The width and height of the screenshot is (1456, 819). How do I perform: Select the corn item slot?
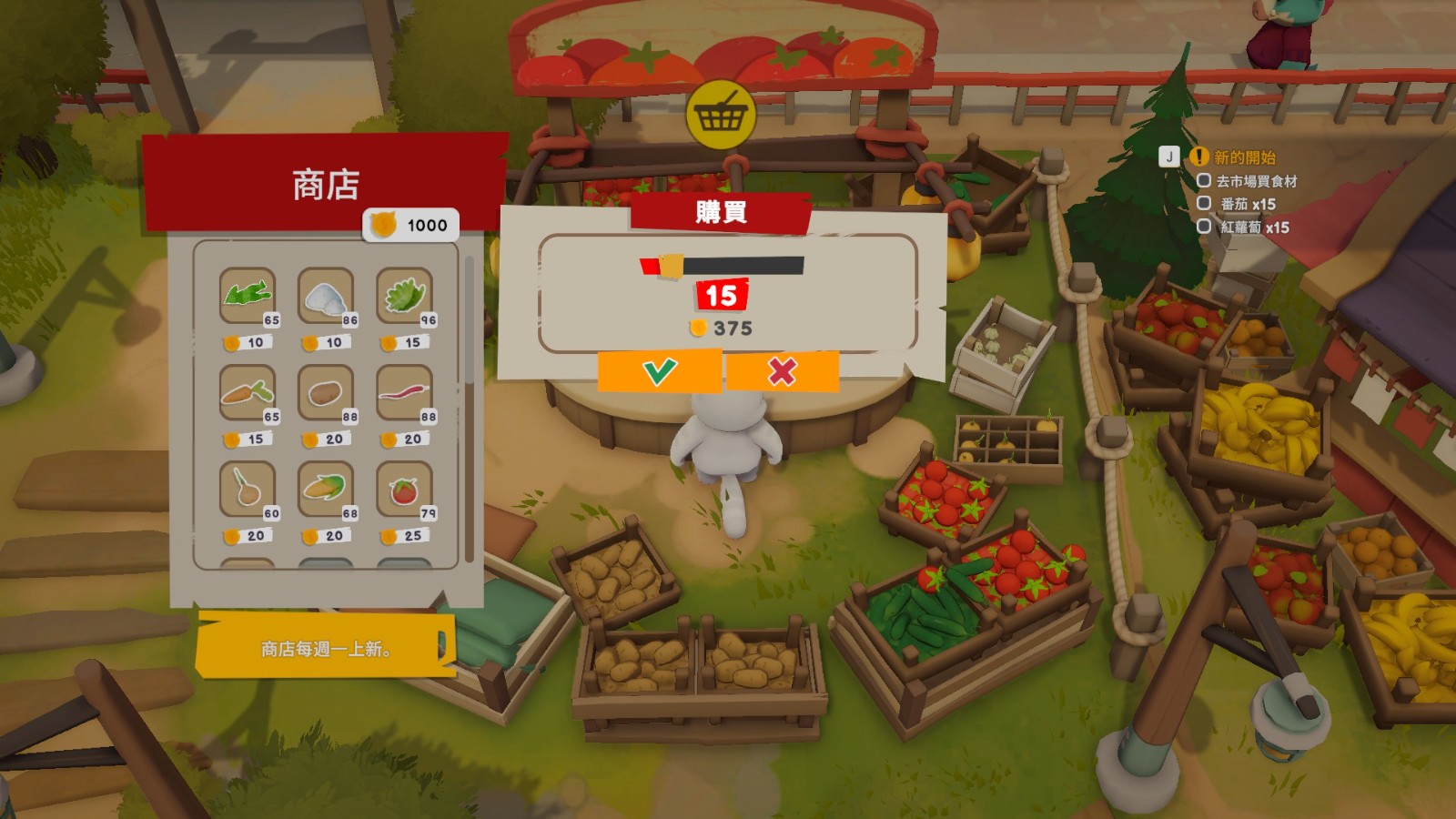[325, 489]
